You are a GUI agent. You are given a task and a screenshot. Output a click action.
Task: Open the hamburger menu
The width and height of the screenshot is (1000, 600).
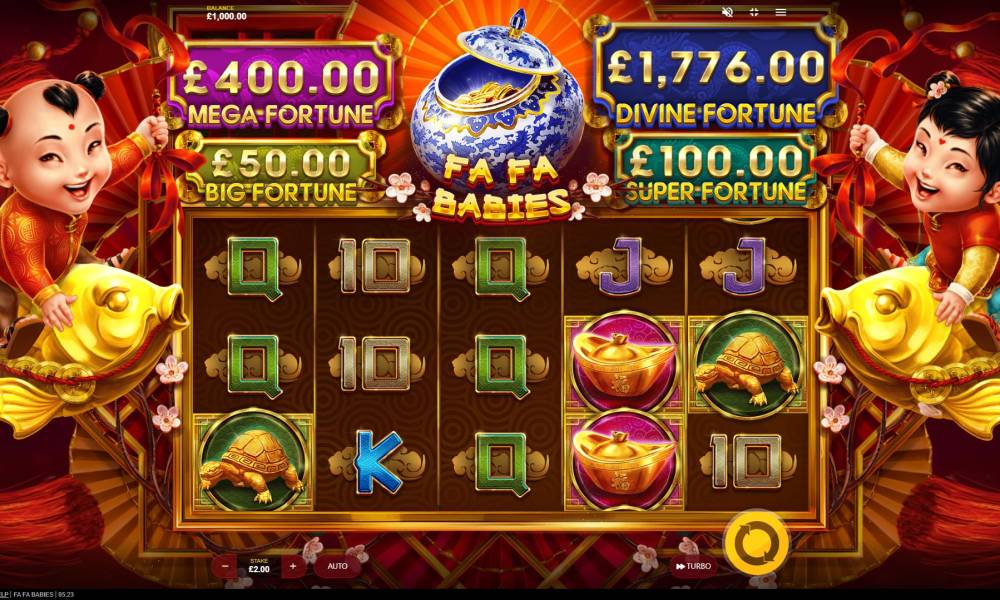781,12
